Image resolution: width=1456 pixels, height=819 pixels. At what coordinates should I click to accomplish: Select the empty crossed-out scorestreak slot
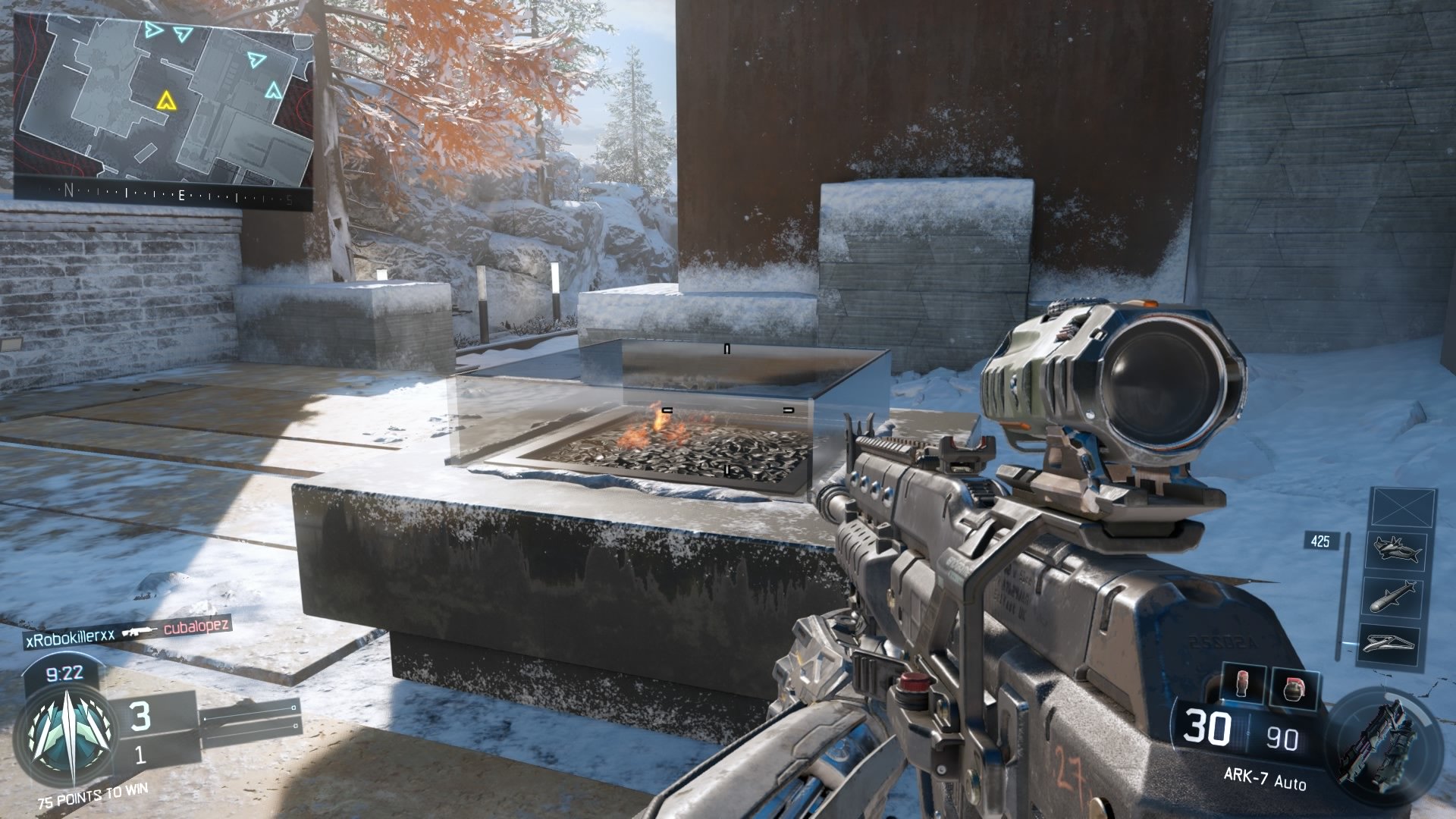point(1404,507)
